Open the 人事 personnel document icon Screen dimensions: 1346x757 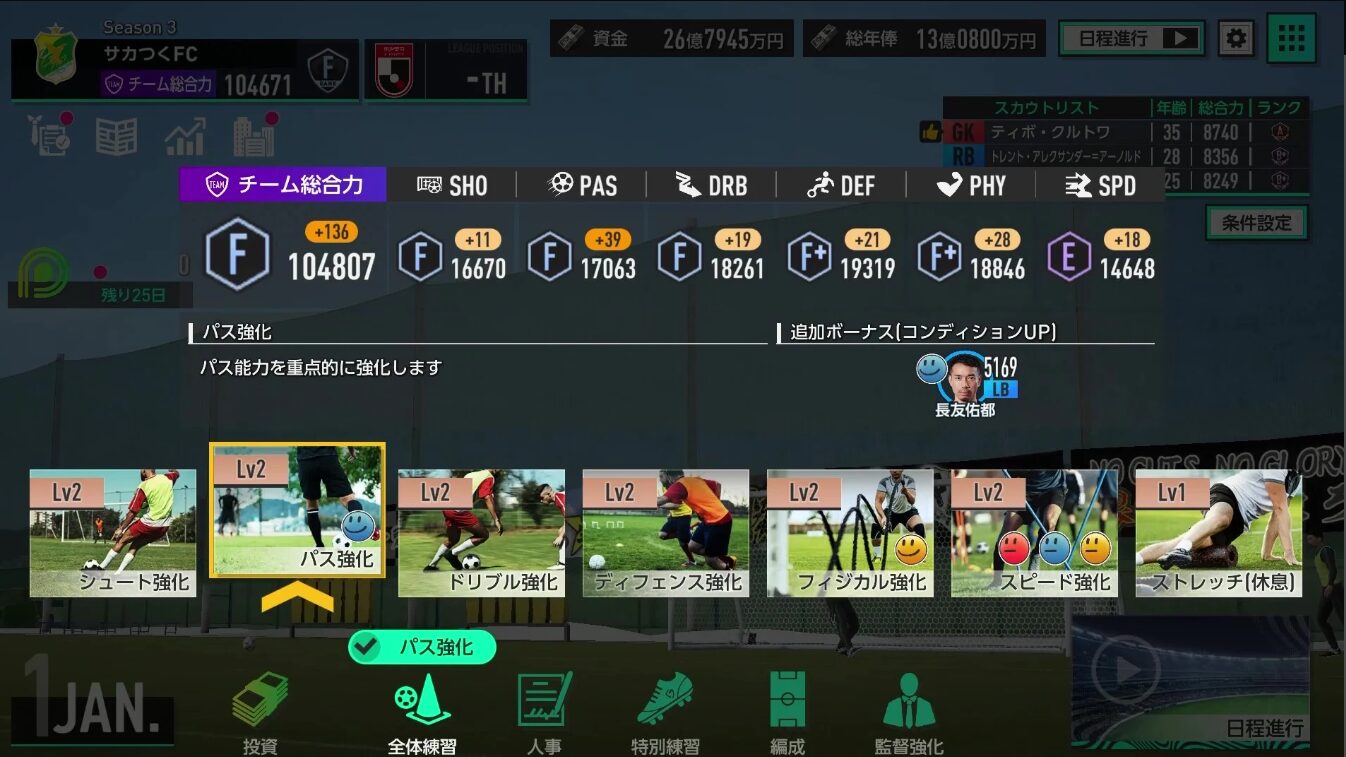pyautogui.click(x=543, y=700)
